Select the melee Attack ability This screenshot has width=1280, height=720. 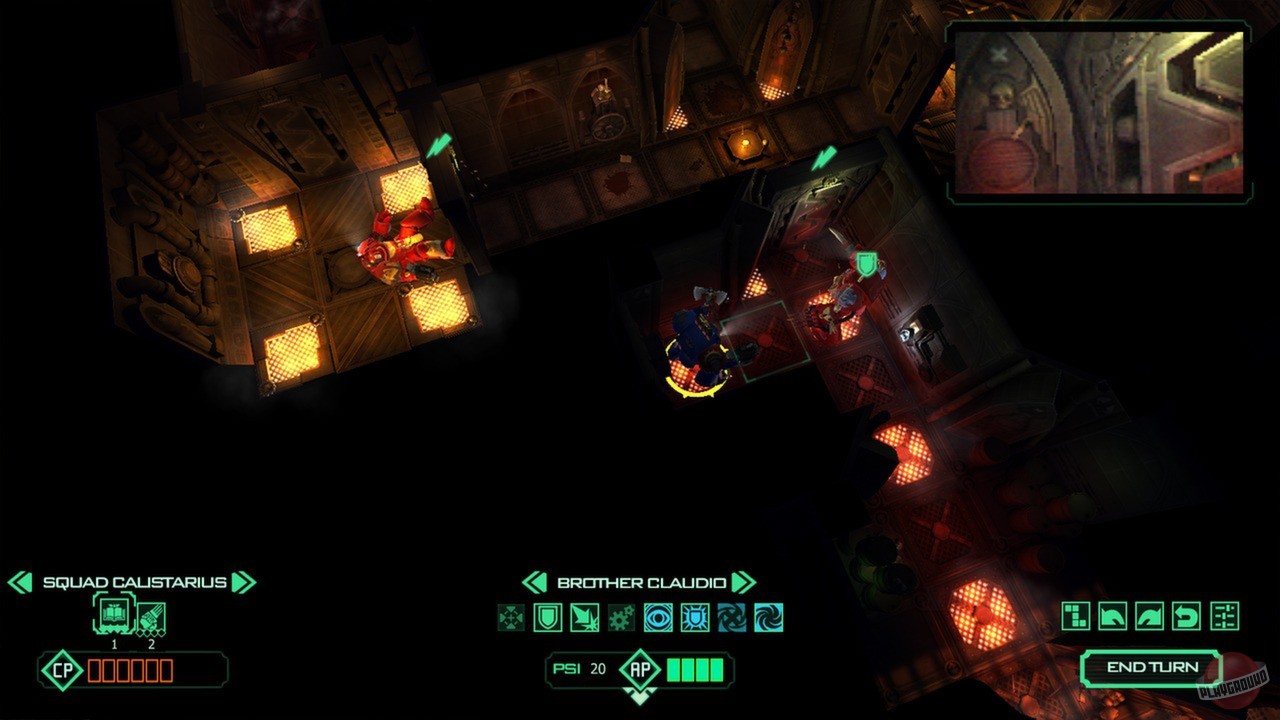[x=584, y=618]
